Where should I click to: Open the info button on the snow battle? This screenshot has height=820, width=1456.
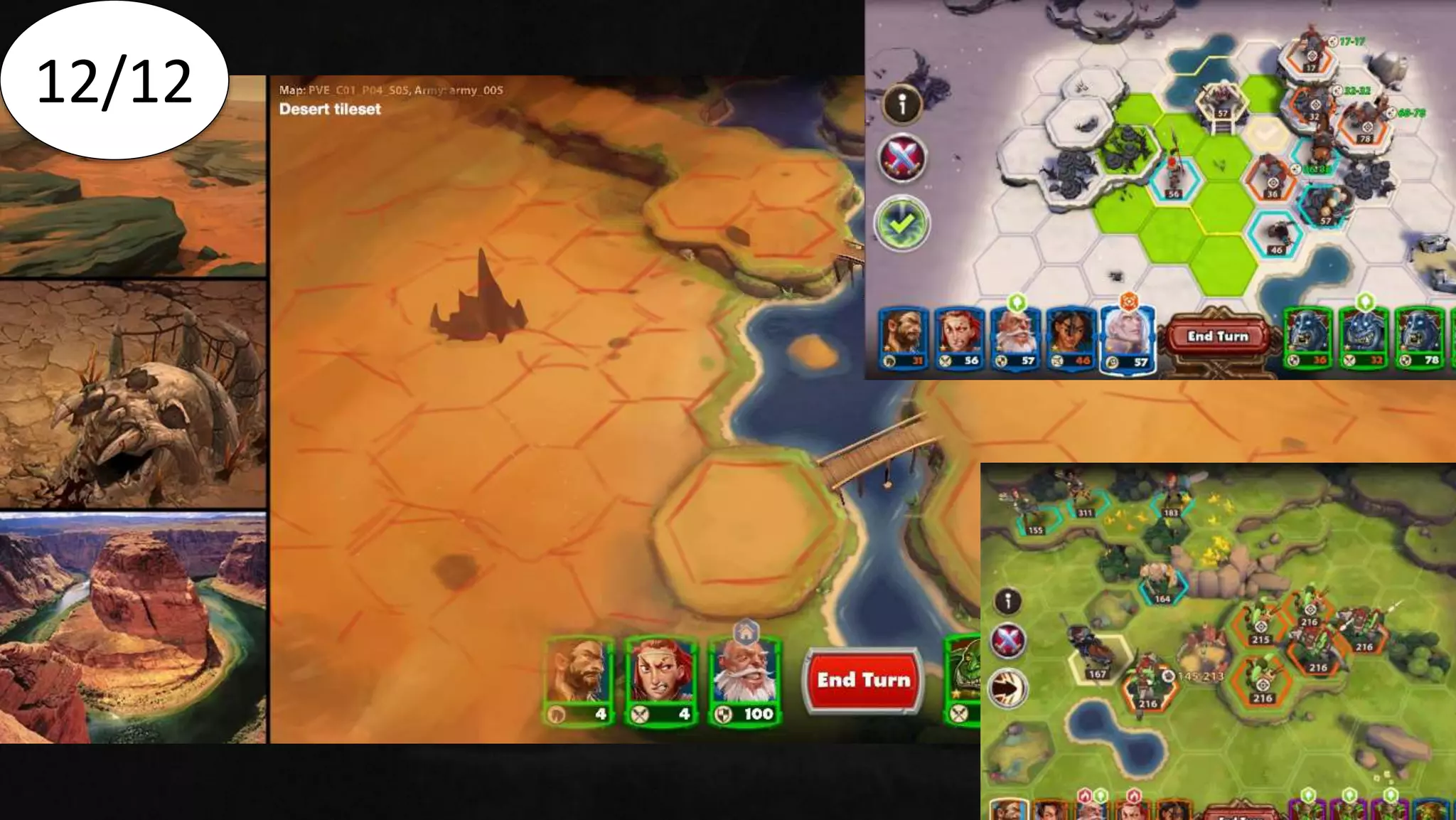click(902, 105)
